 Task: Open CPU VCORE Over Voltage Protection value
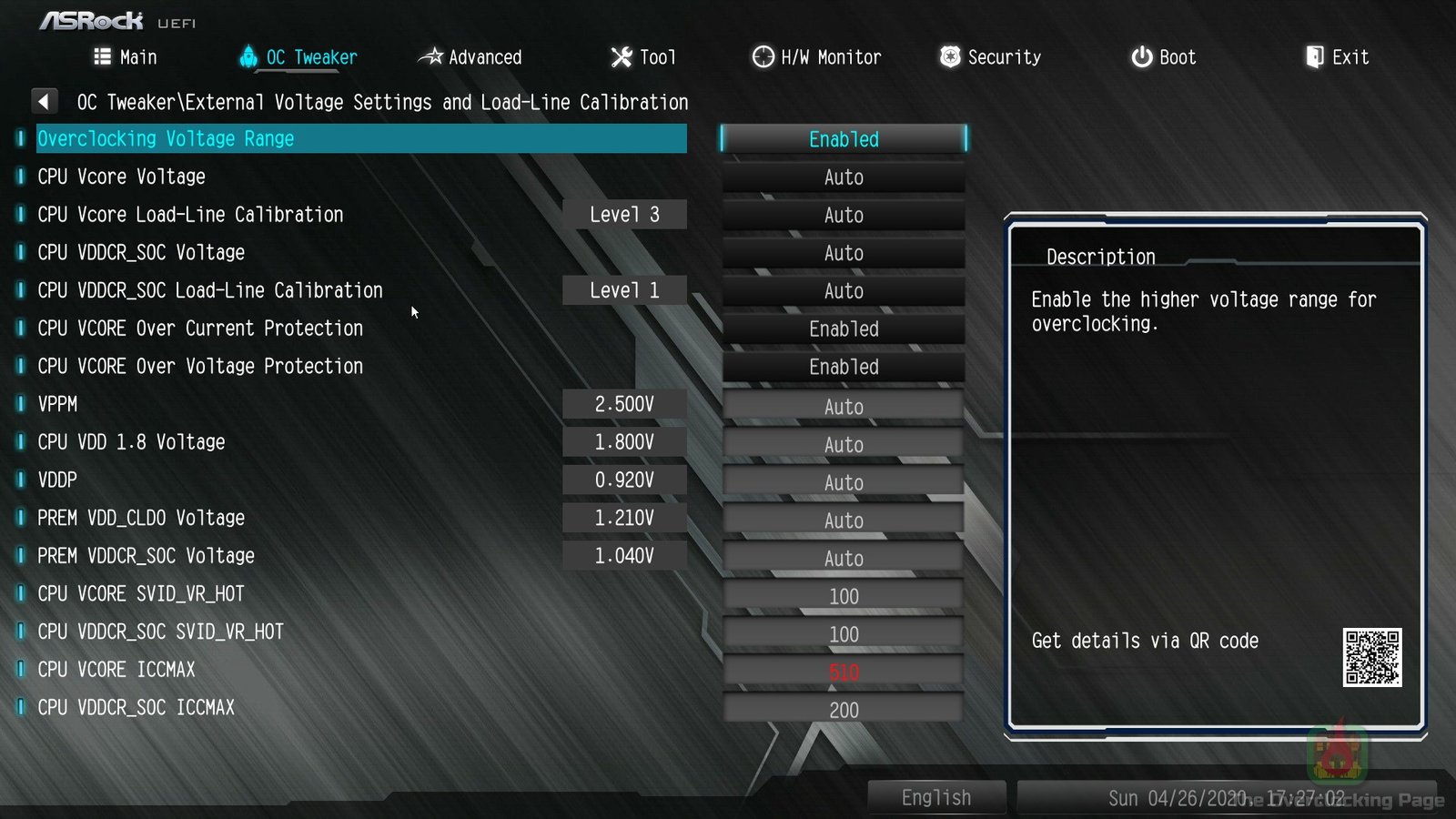coord(844,368)
